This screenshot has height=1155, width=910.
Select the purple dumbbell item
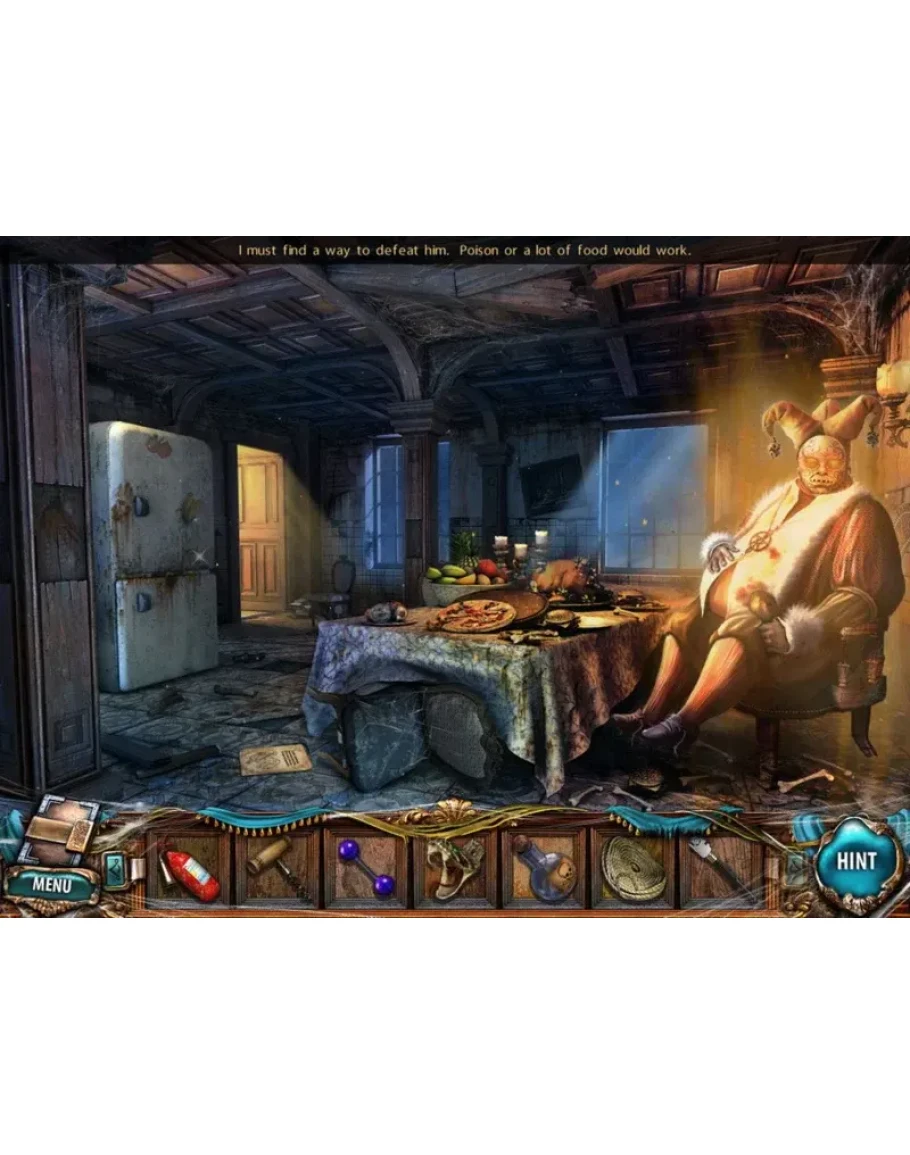click(x=366, y=869)
